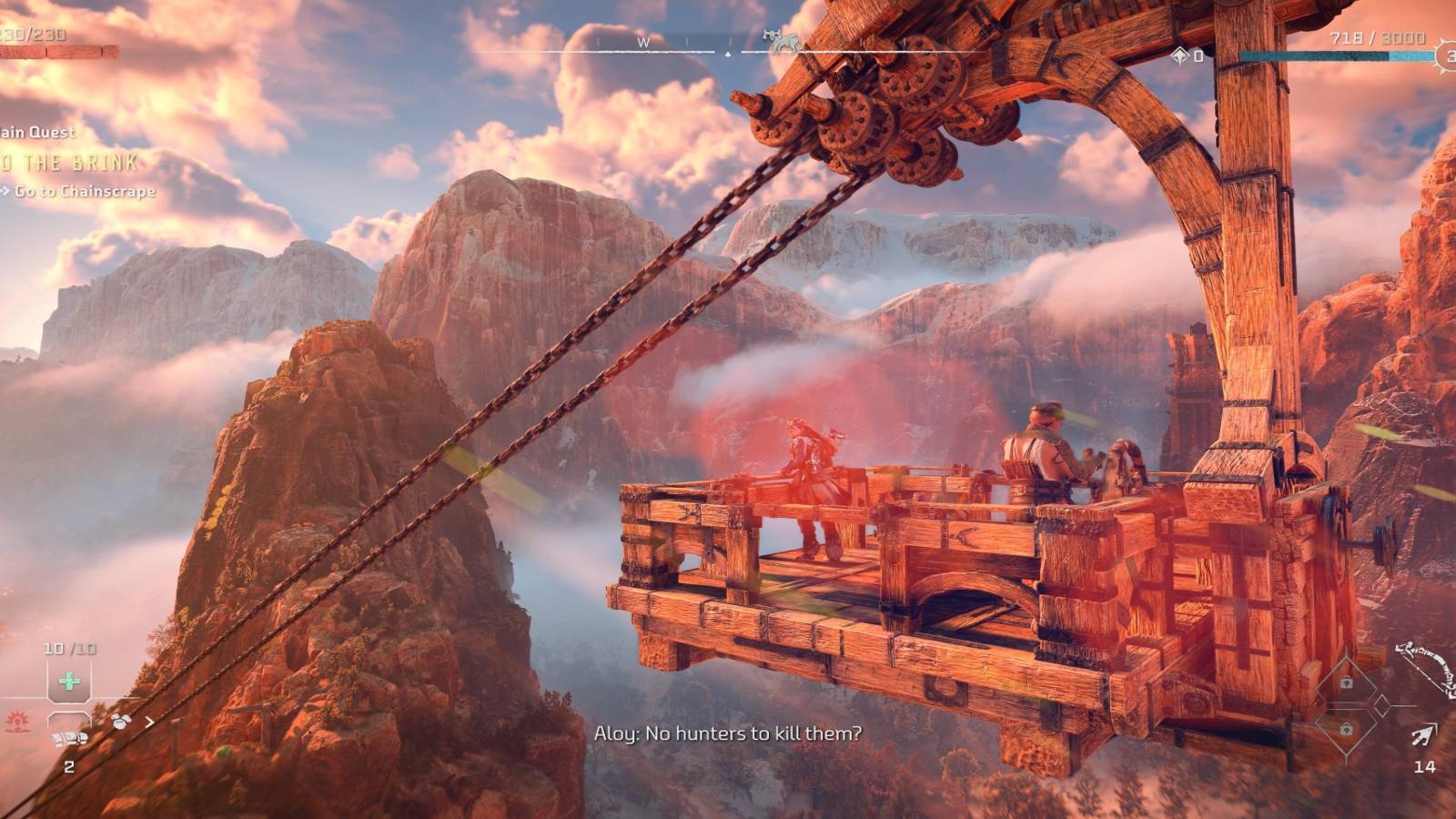The height and width of the screenshot is (819, 1456).
Task: Click the skill point diamond icon at top right
Action: (x=1179, y=55)
